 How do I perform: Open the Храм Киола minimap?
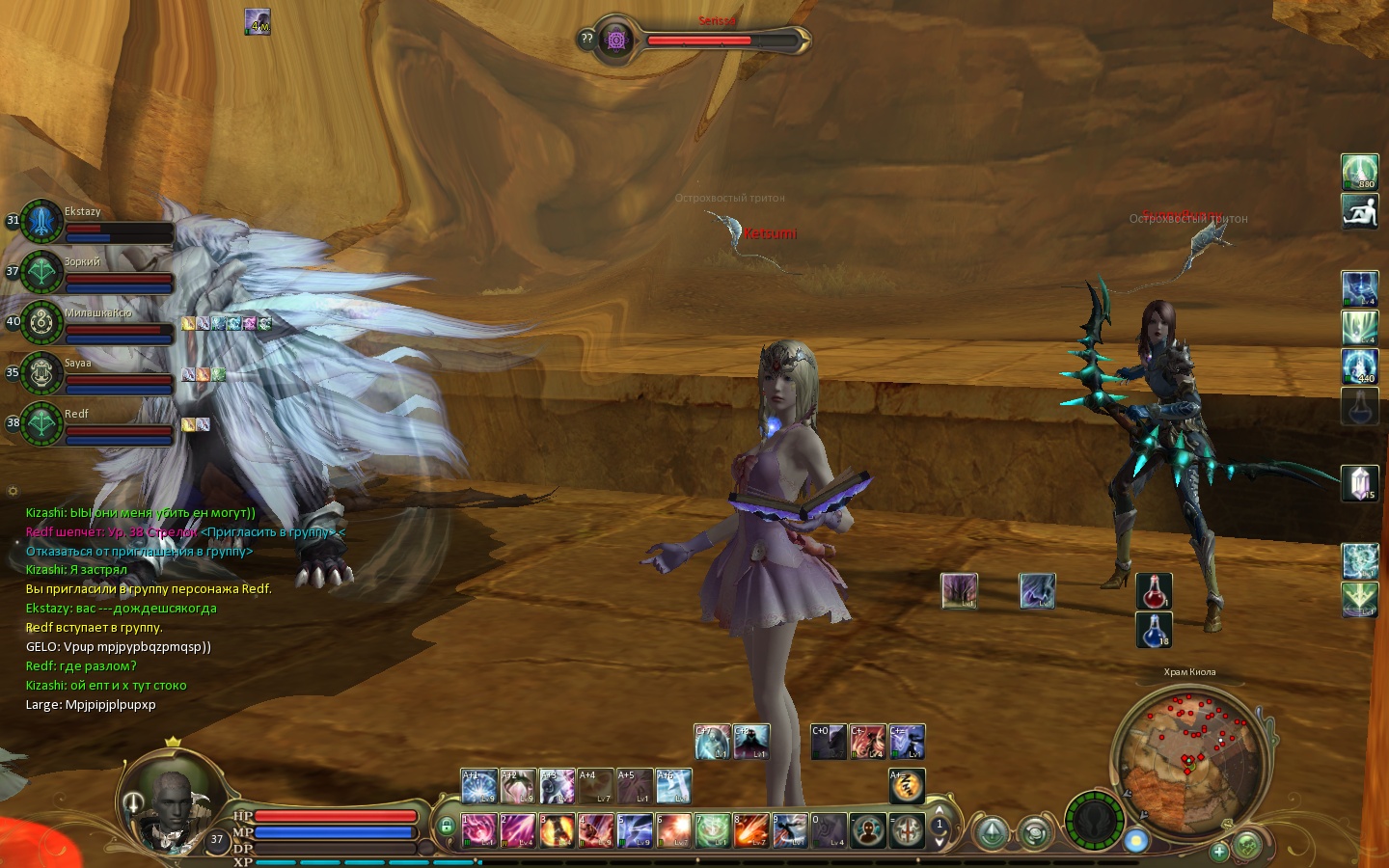click(1186, 752)
